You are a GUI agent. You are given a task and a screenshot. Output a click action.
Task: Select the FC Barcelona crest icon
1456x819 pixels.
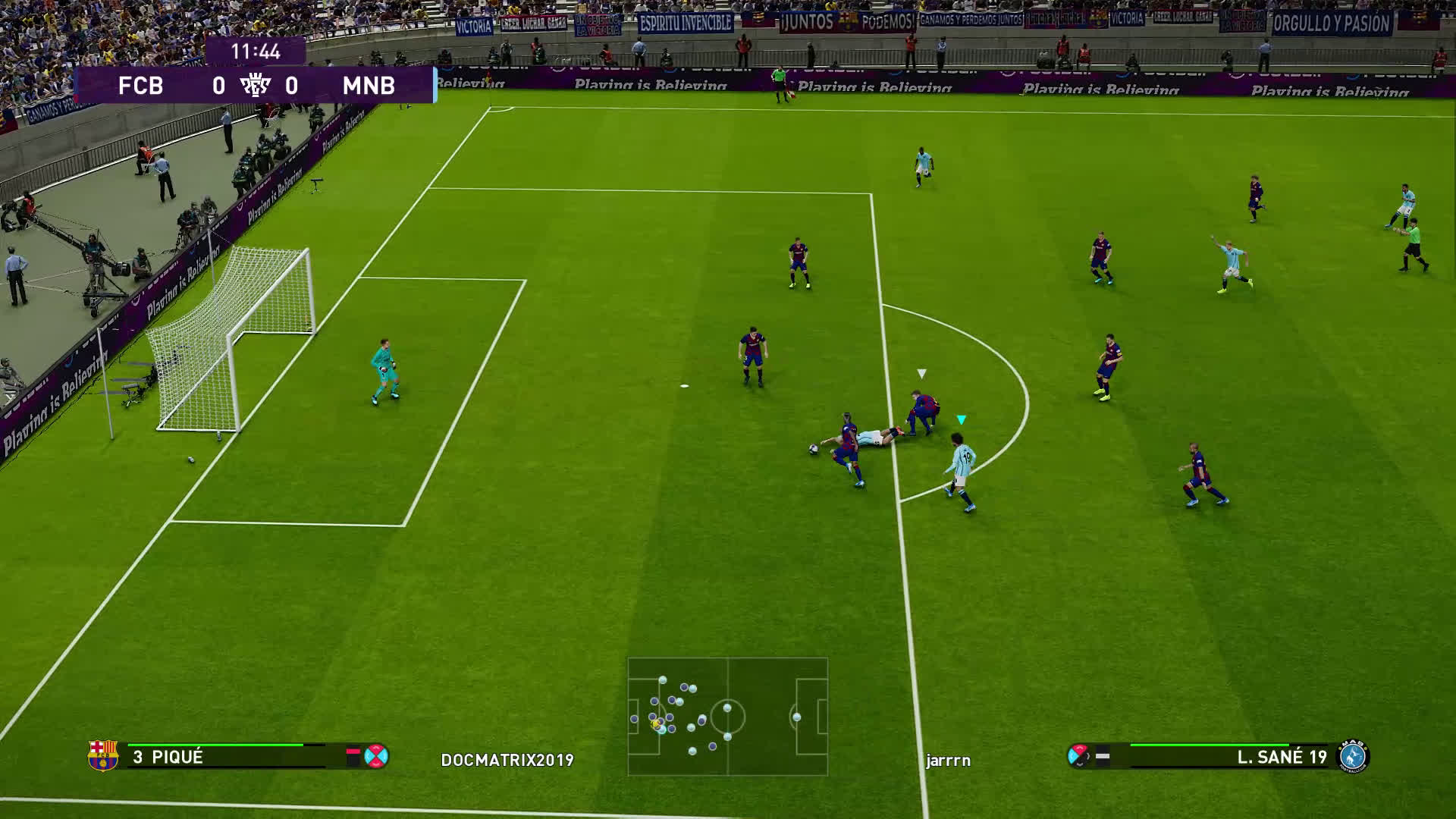103,756
